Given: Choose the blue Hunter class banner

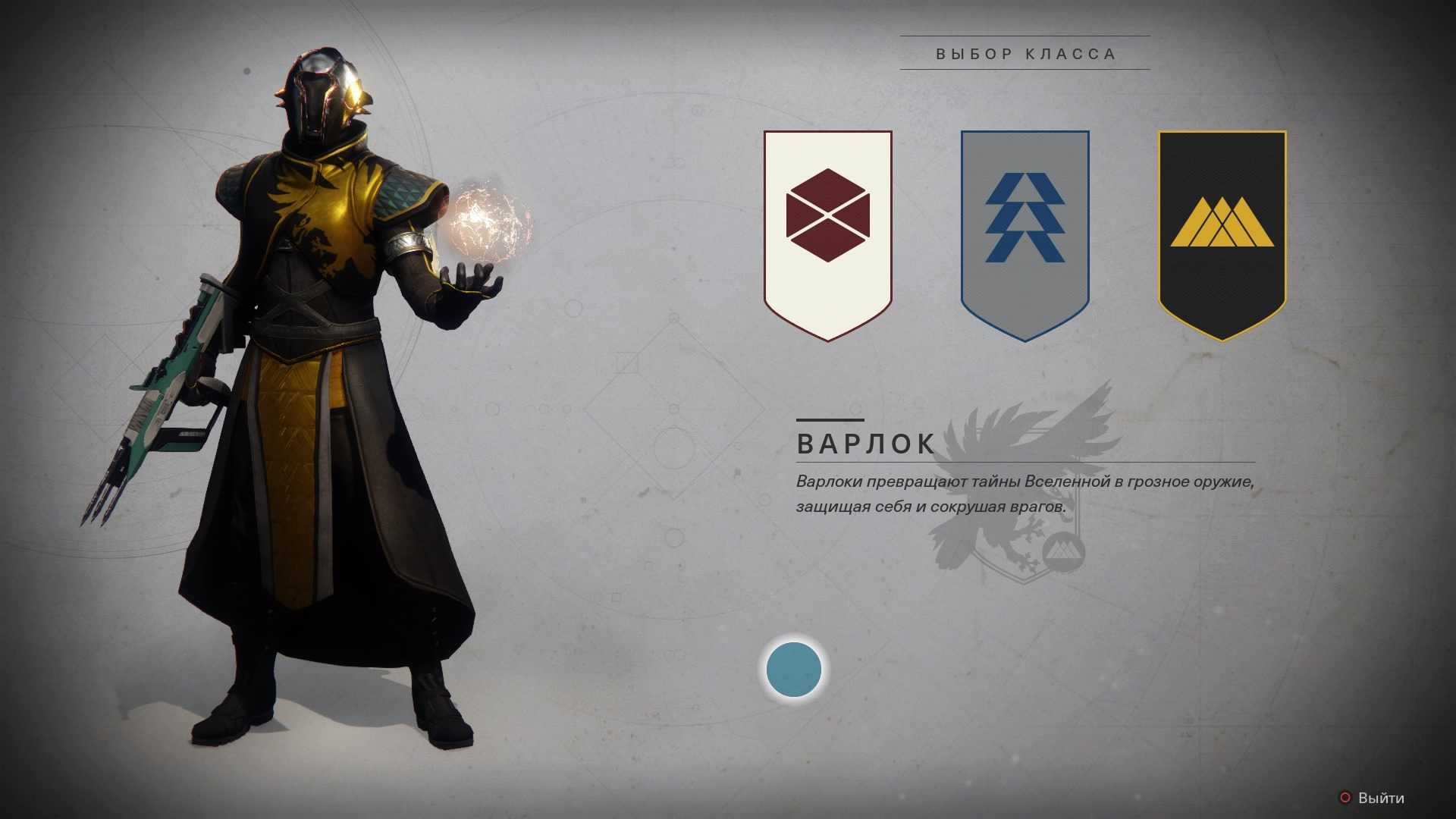Looking at the screenshot, I should pyautogui.click(x=1025, y=234).
